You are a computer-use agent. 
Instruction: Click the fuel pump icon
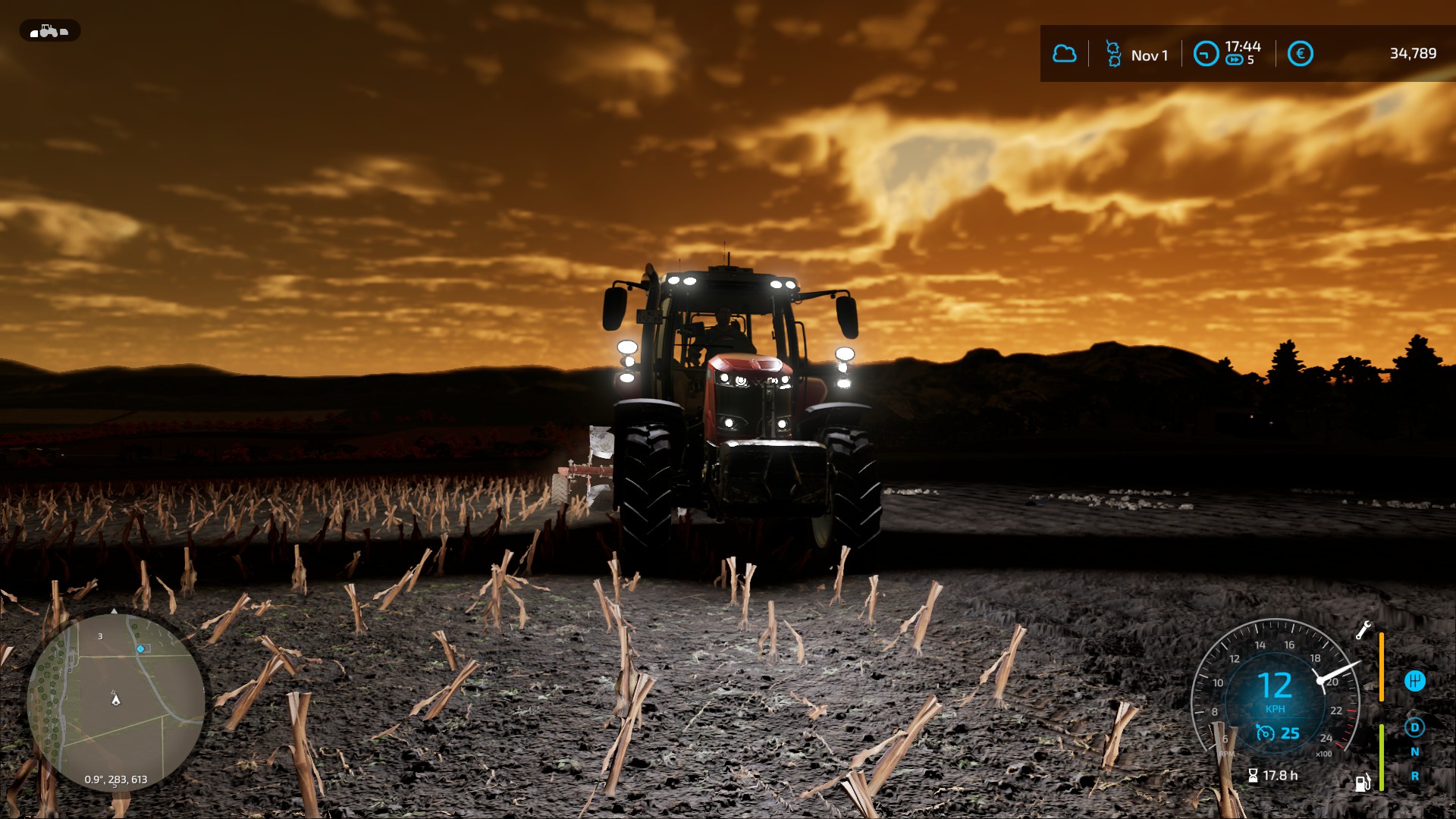(1363, 783)
